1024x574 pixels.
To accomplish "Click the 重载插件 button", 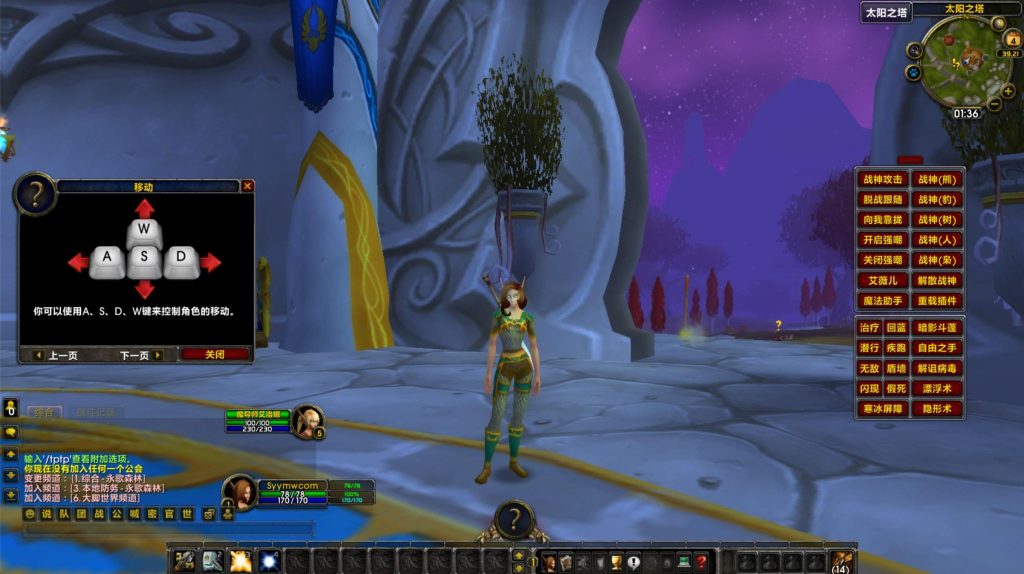I will pyautogui.click(x=937, y=301).
